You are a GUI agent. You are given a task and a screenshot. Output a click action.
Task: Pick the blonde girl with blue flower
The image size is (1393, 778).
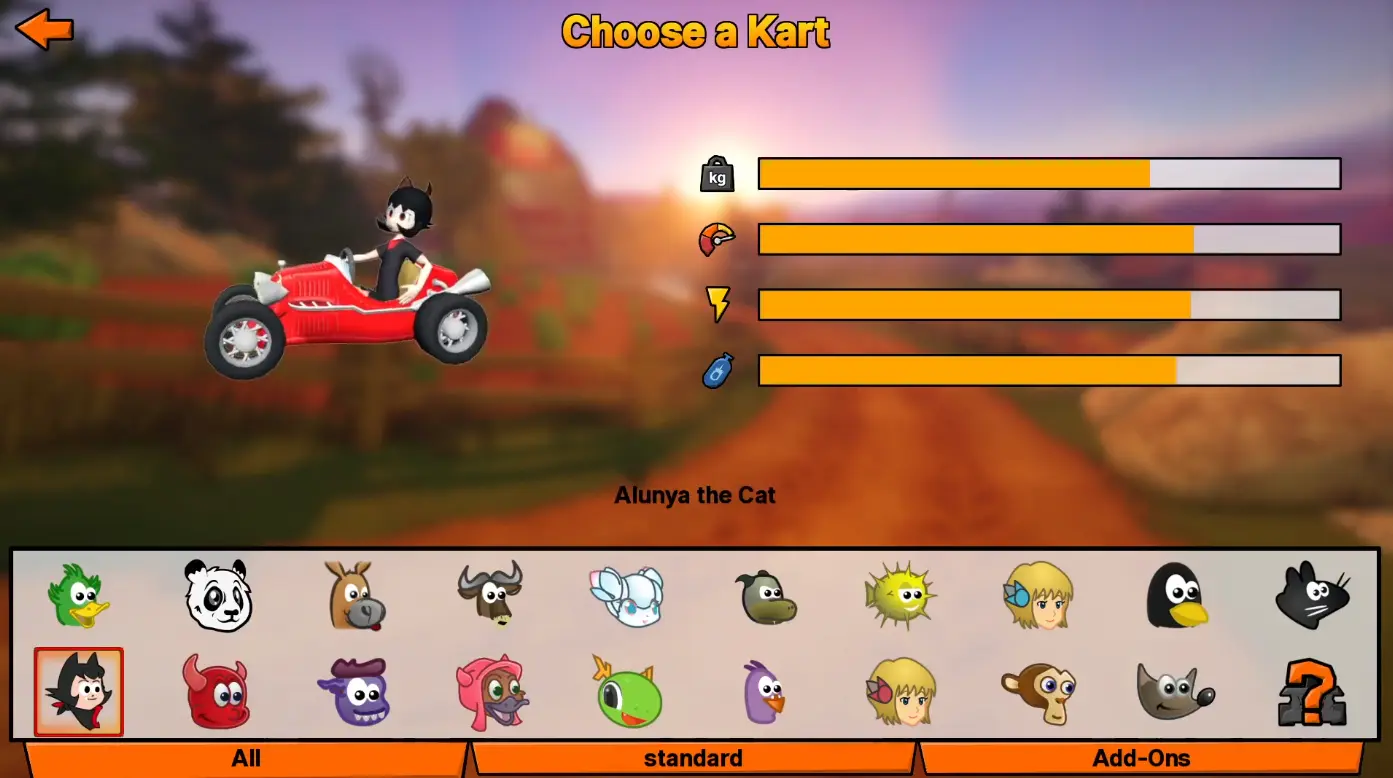pos(1038,596)
